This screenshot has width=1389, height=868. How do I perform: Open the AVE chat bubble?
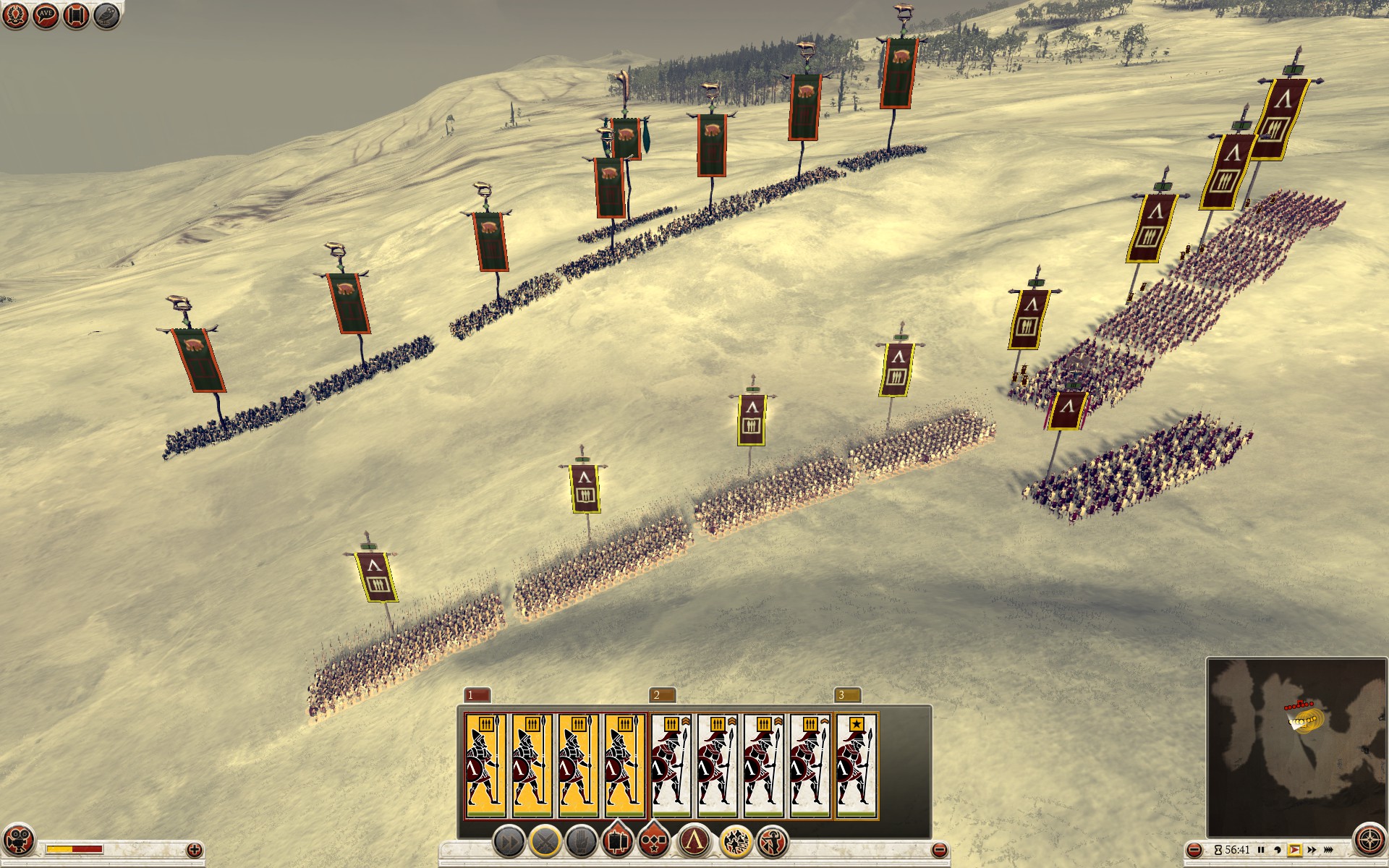tap(46, 15)
